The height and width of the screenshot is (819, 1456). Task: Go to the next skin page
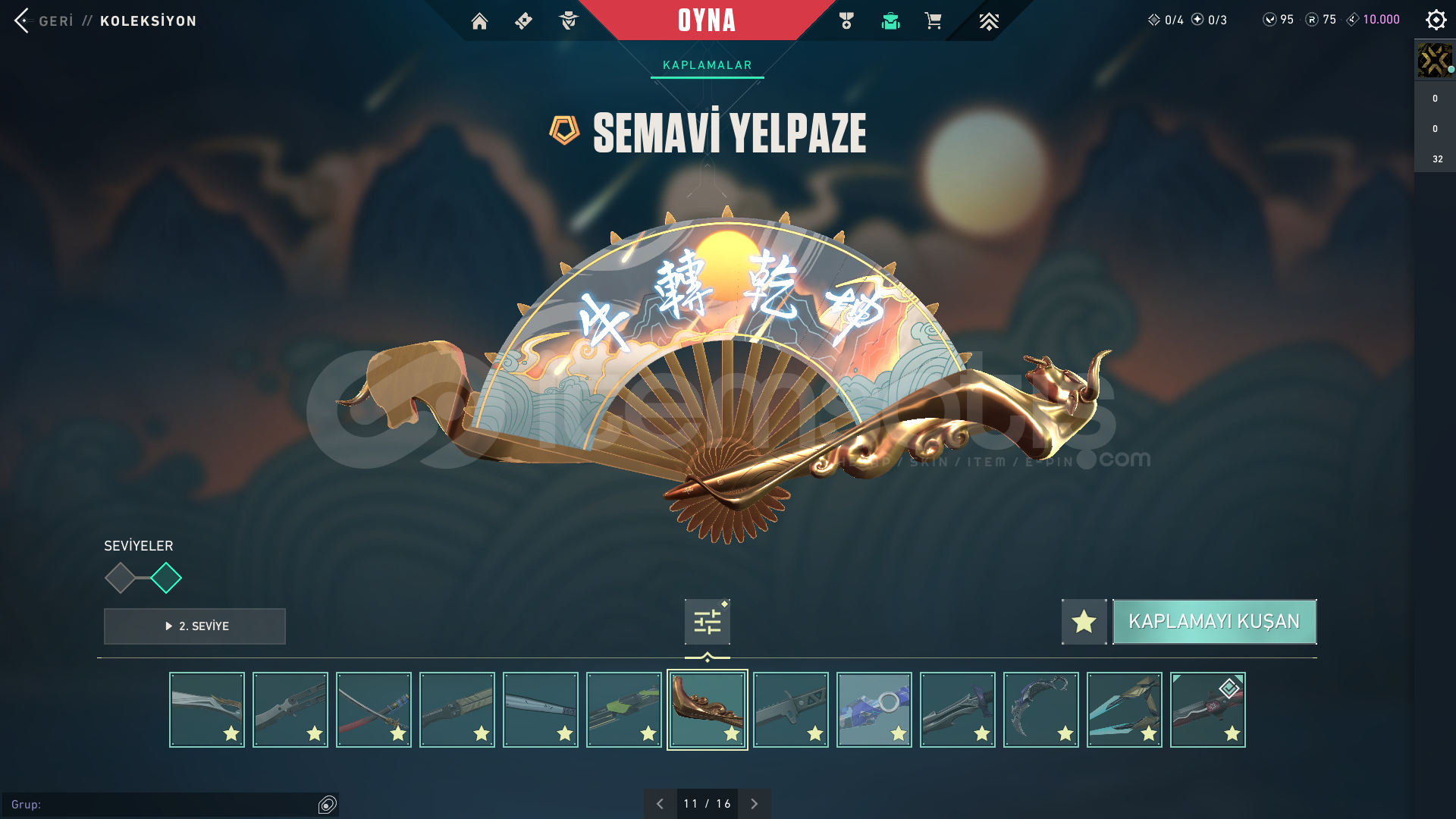[754, 804]
